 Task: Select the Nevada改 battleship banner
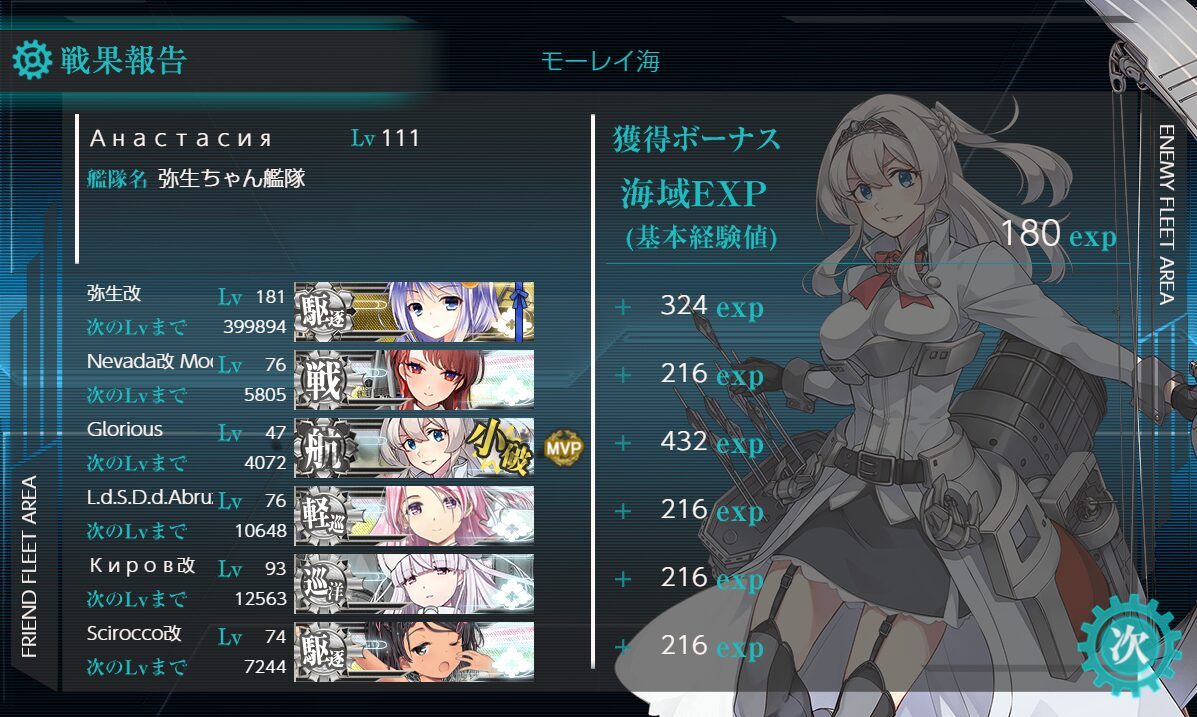(414, 380)
